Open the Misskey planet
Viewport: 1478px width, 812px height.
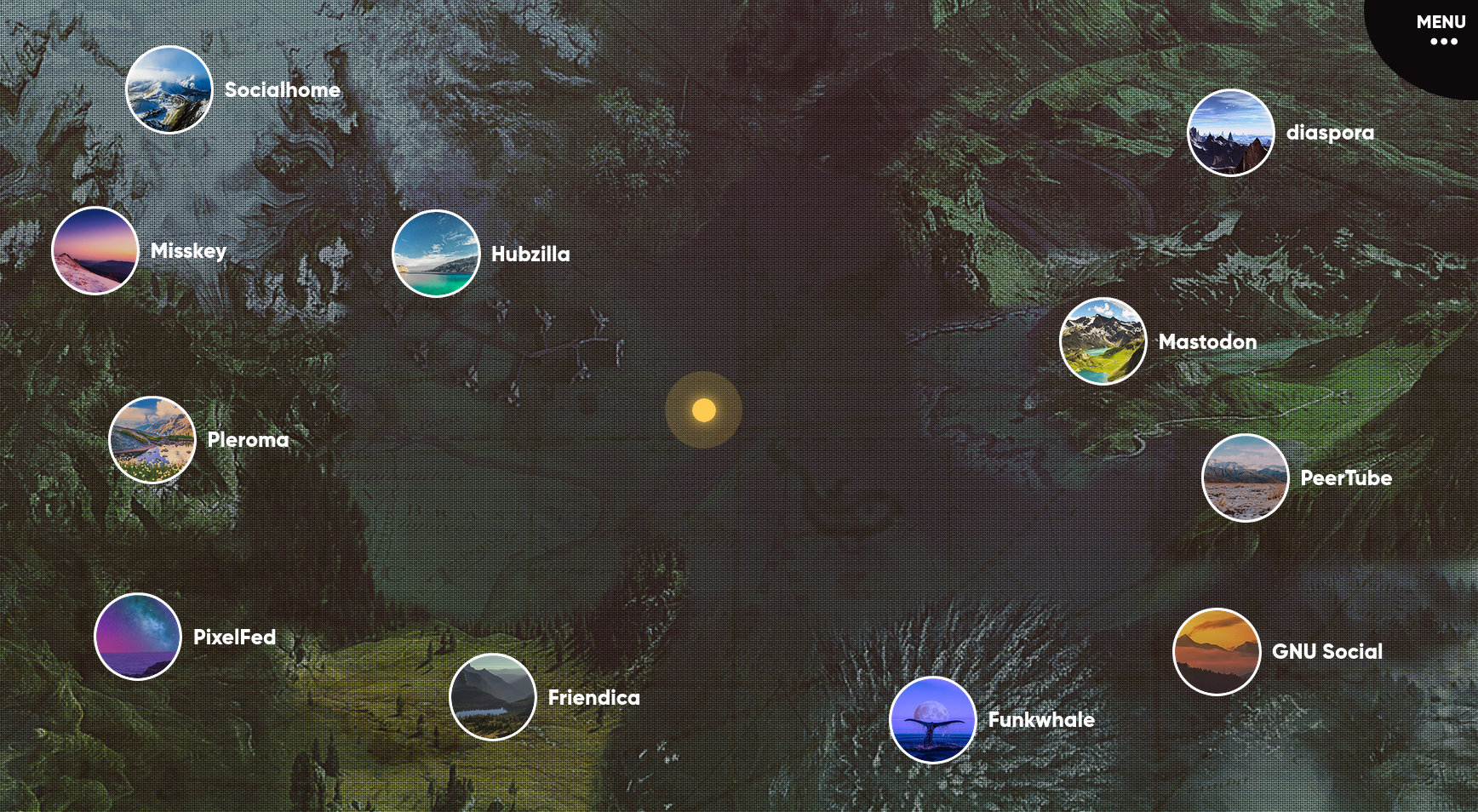click(x=95, y=250)
